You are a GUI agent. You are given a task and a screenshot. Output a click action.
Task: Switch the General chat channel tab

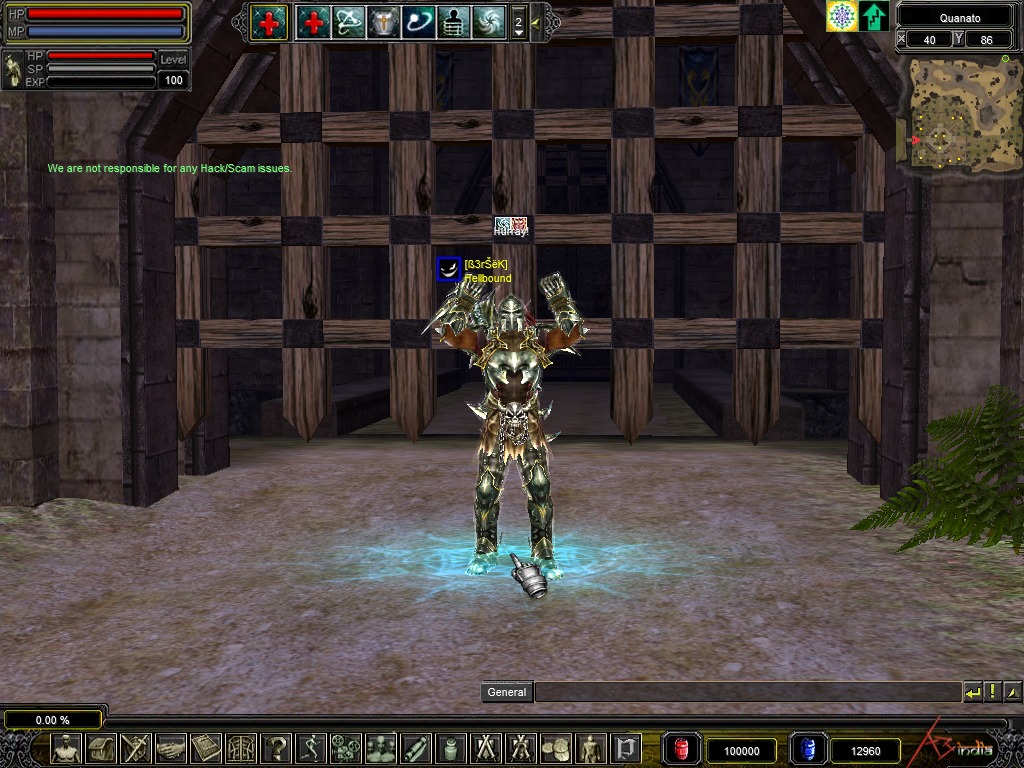pos(507,692)
